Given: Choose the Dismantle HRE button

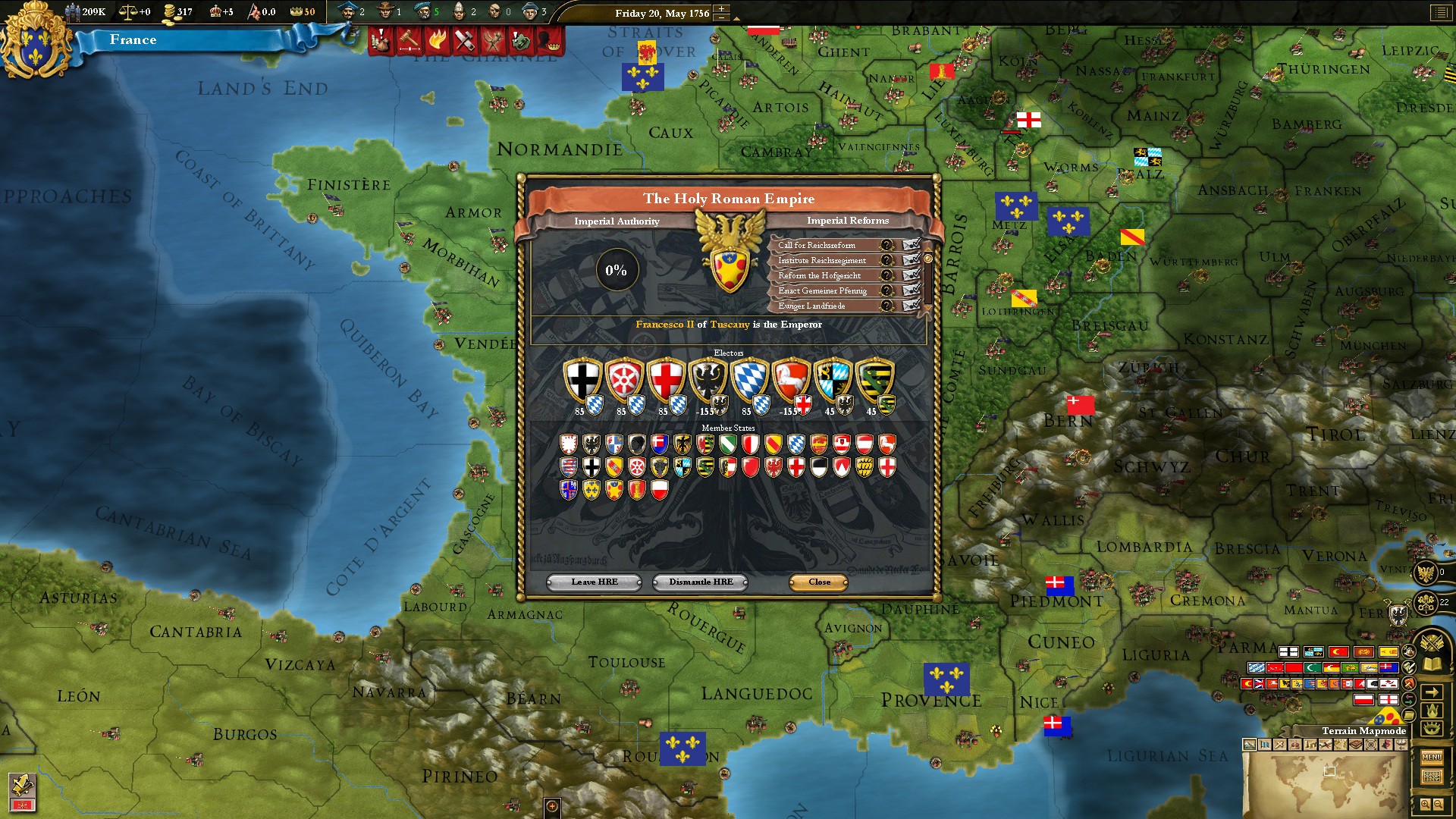Looking at the screenshot, I should tap(701, 582).
